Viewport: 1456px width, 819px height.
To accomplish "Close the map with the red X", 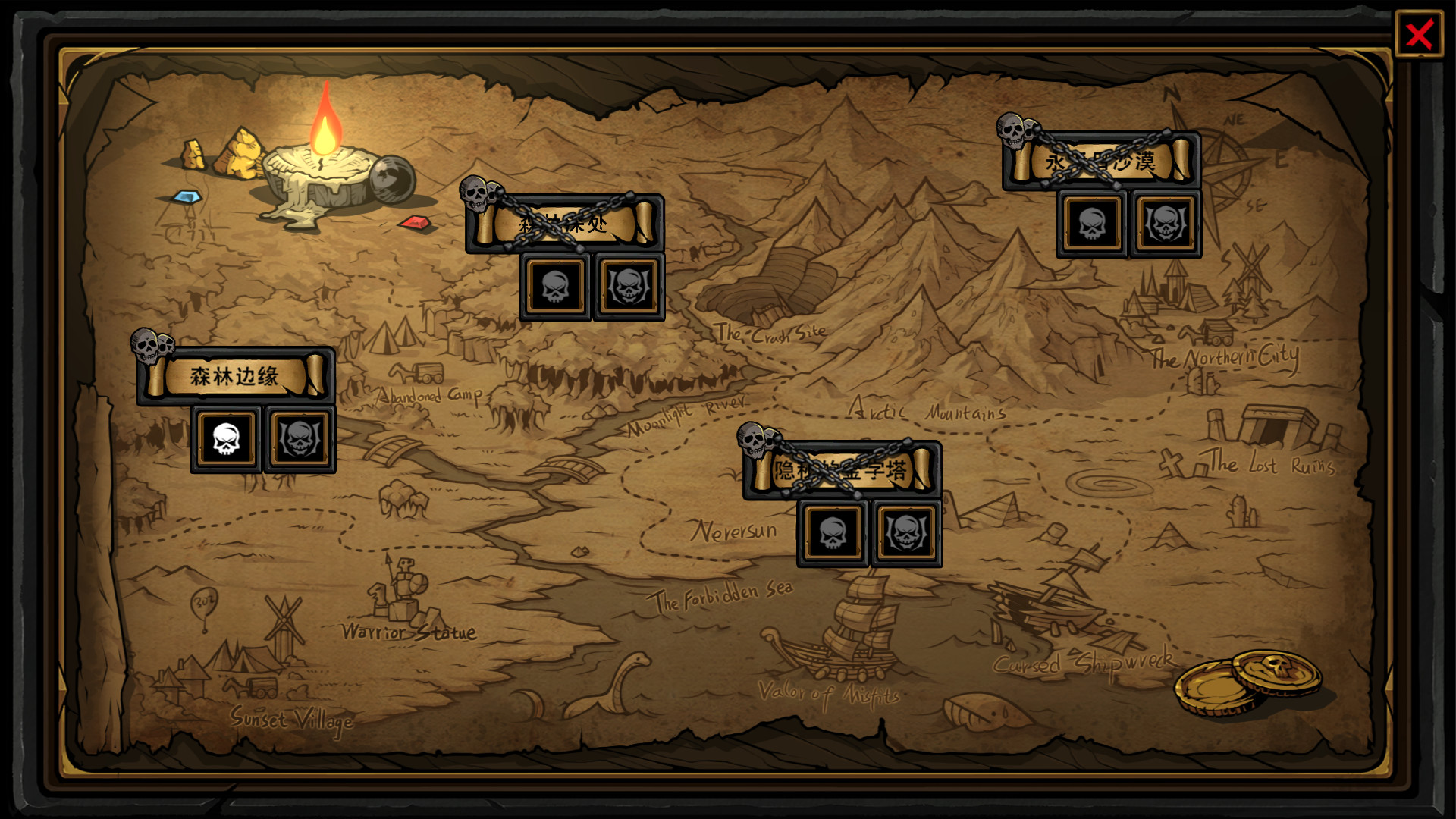I will click(1420, 32).
